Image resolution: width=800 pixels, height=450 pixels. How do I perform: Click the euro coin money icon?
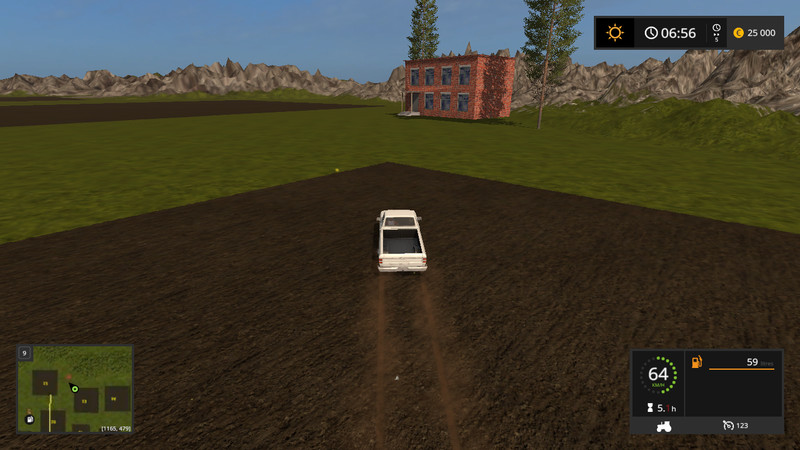(x=738, y=33)
